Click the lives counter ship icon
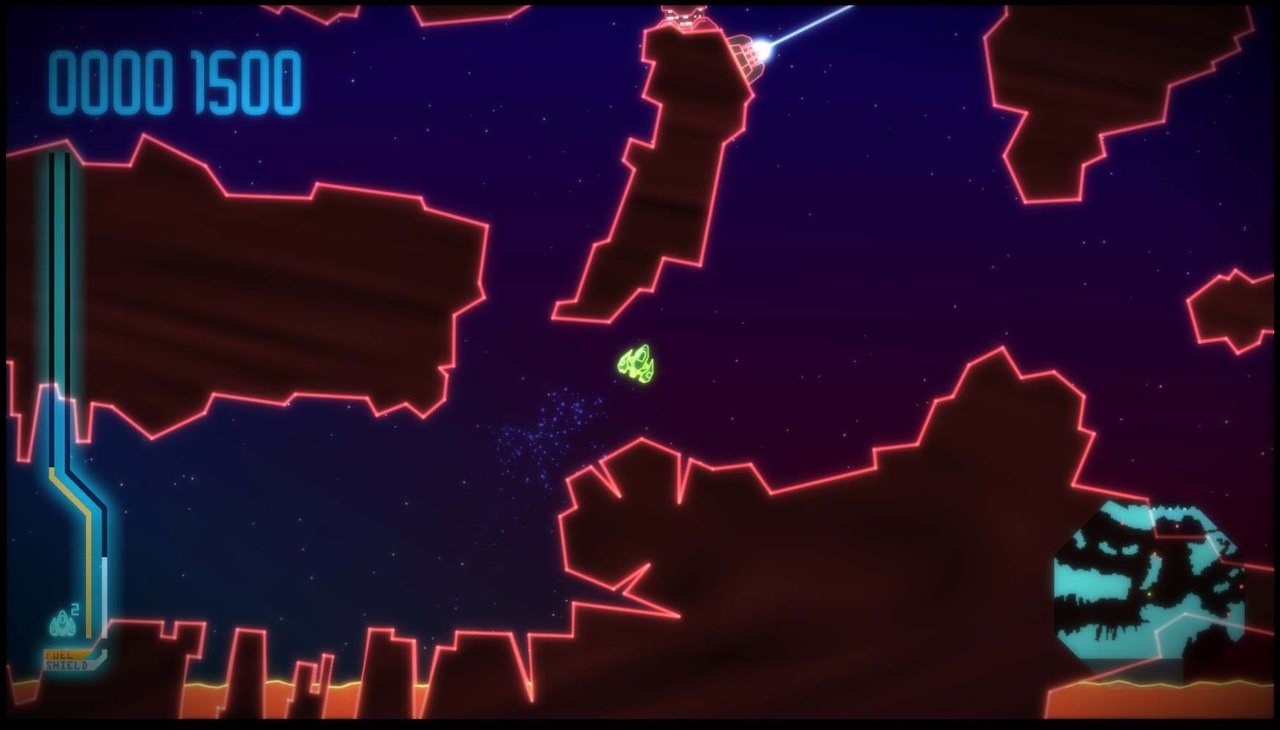1280x730 pixels. [x=62, y=622]
